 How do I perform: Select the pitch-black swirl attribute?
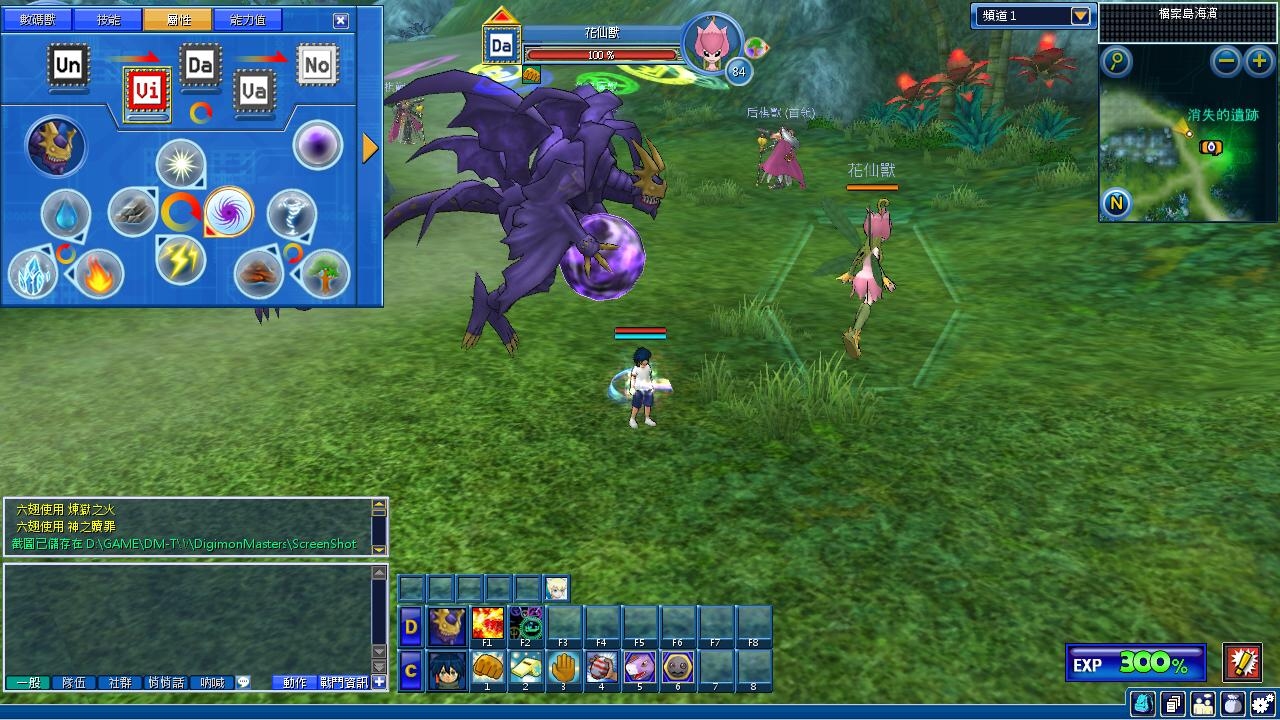(230, 211)
